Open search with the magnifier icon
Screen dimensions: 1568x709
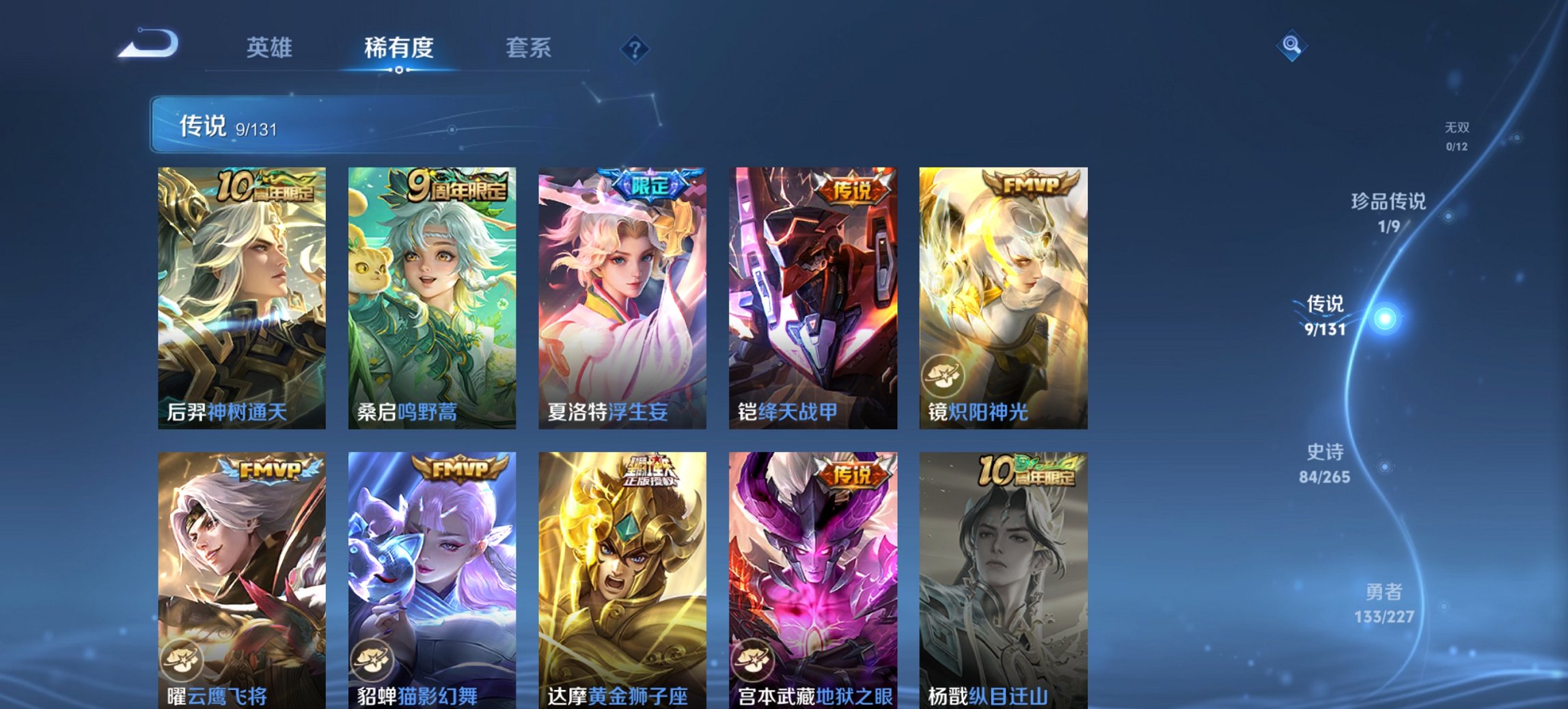coord(1290,46)
